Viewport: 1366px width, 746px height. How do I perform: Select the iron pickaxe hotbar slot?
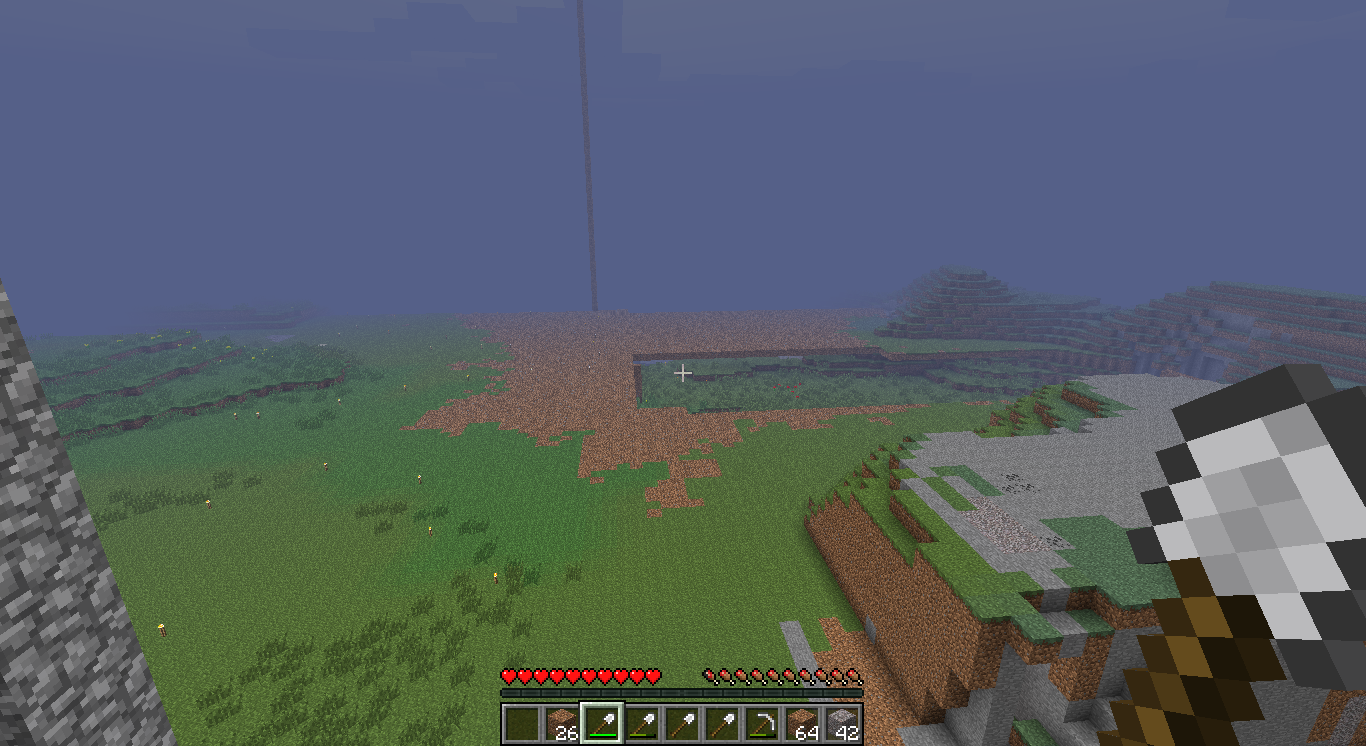pos(762,724)
